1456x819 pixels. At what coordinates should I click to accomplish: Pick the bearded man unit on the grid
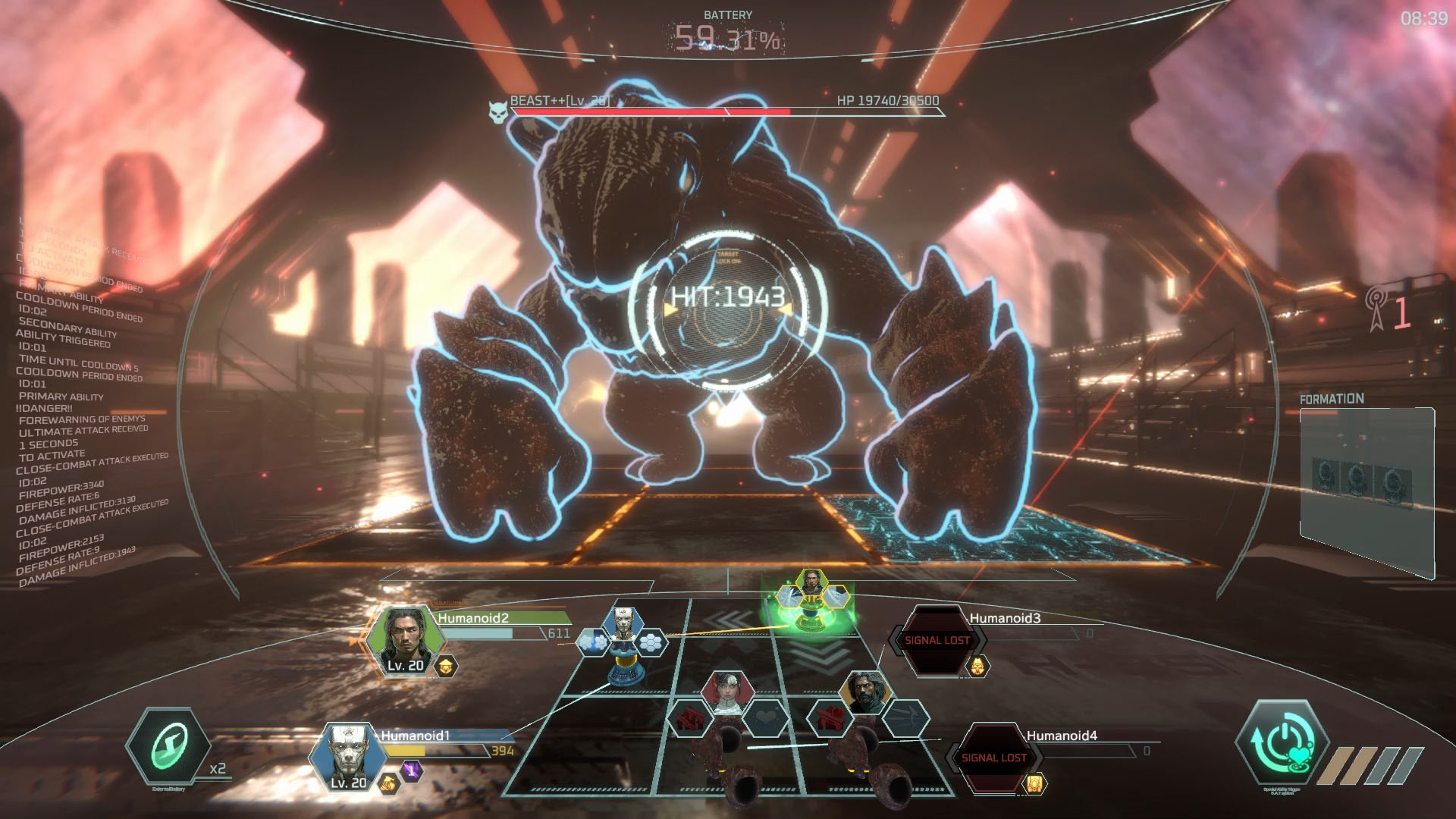click(x=866, y=692)
